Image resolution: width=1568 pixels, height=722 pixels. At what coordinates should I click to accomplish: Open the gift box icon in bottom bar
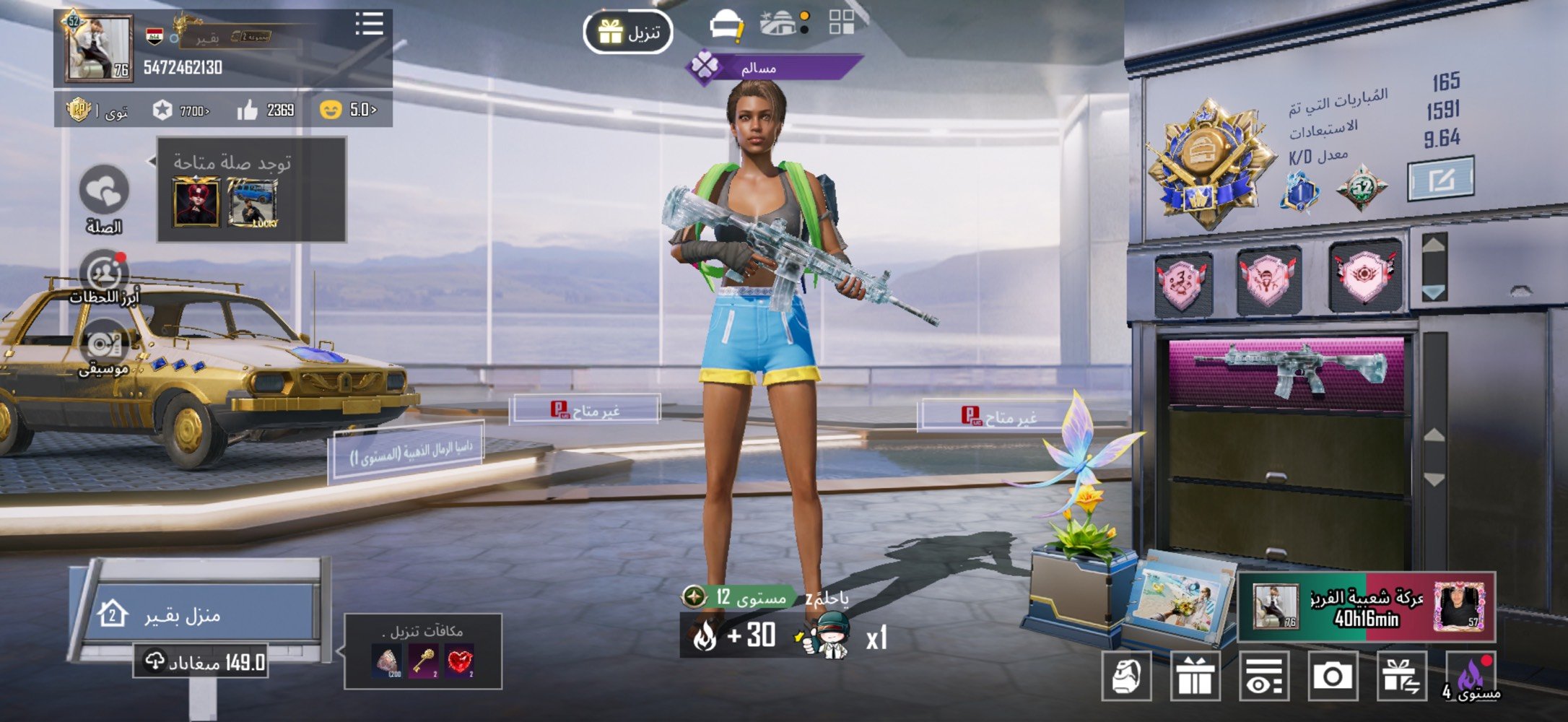(x=1195, y=677)
